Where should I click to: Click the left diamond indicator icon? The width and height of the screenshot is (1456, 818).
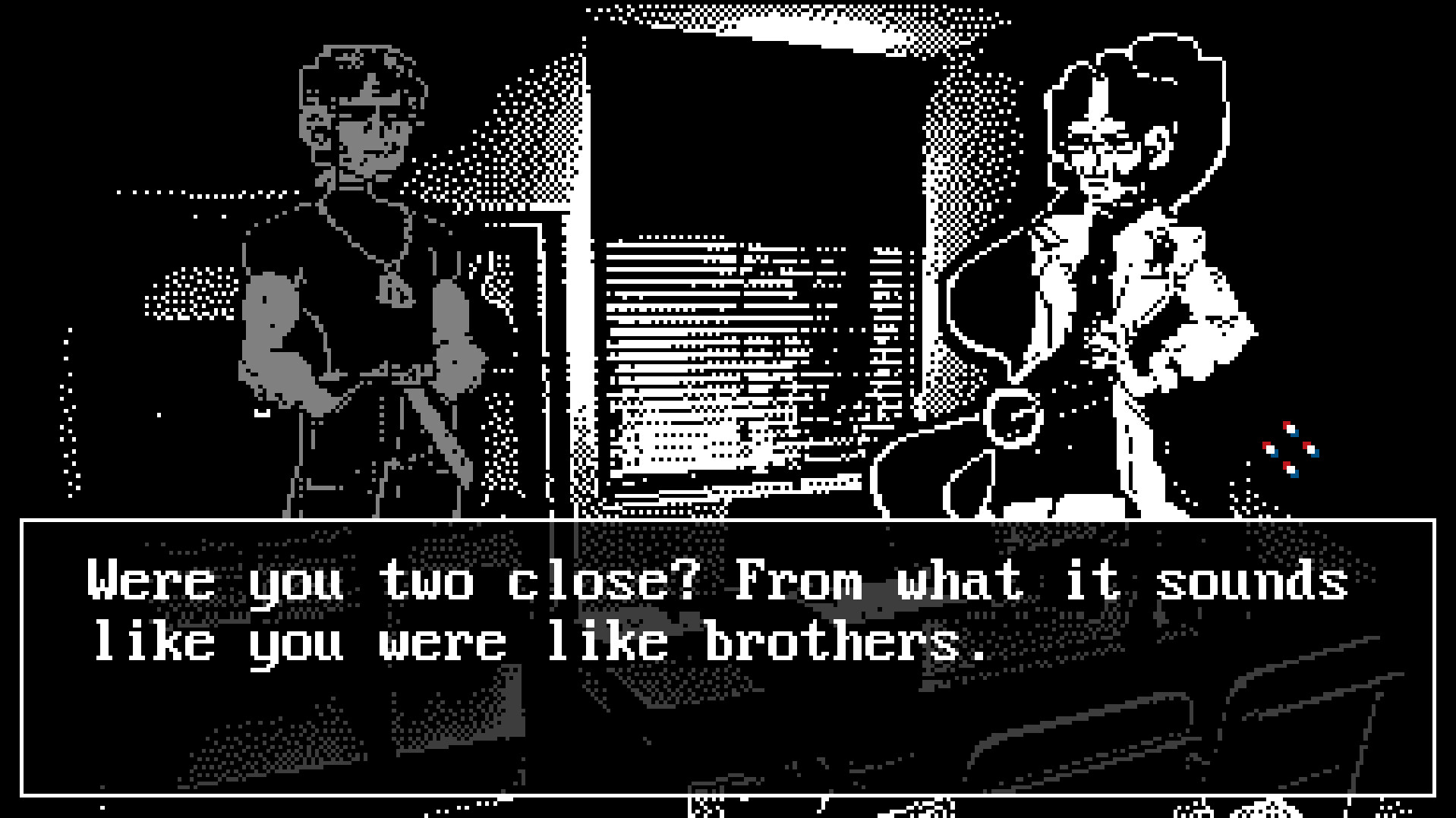coord(1272,450)
